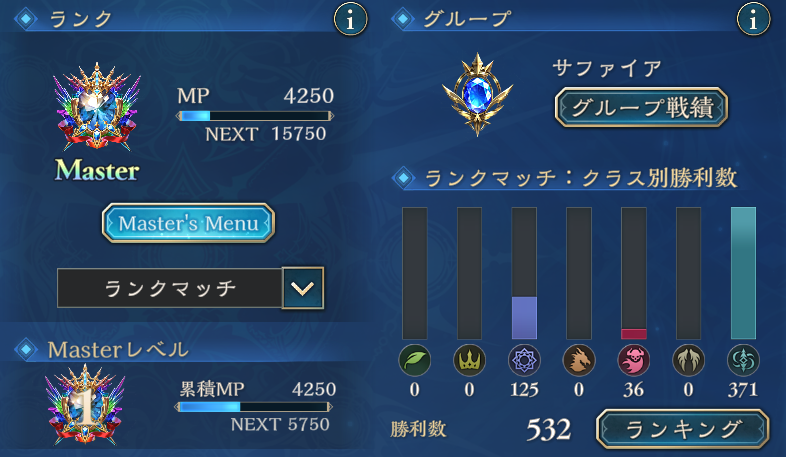Show the ランキング leaderboard
Viewport: 786px width, 457px height.
684,430
